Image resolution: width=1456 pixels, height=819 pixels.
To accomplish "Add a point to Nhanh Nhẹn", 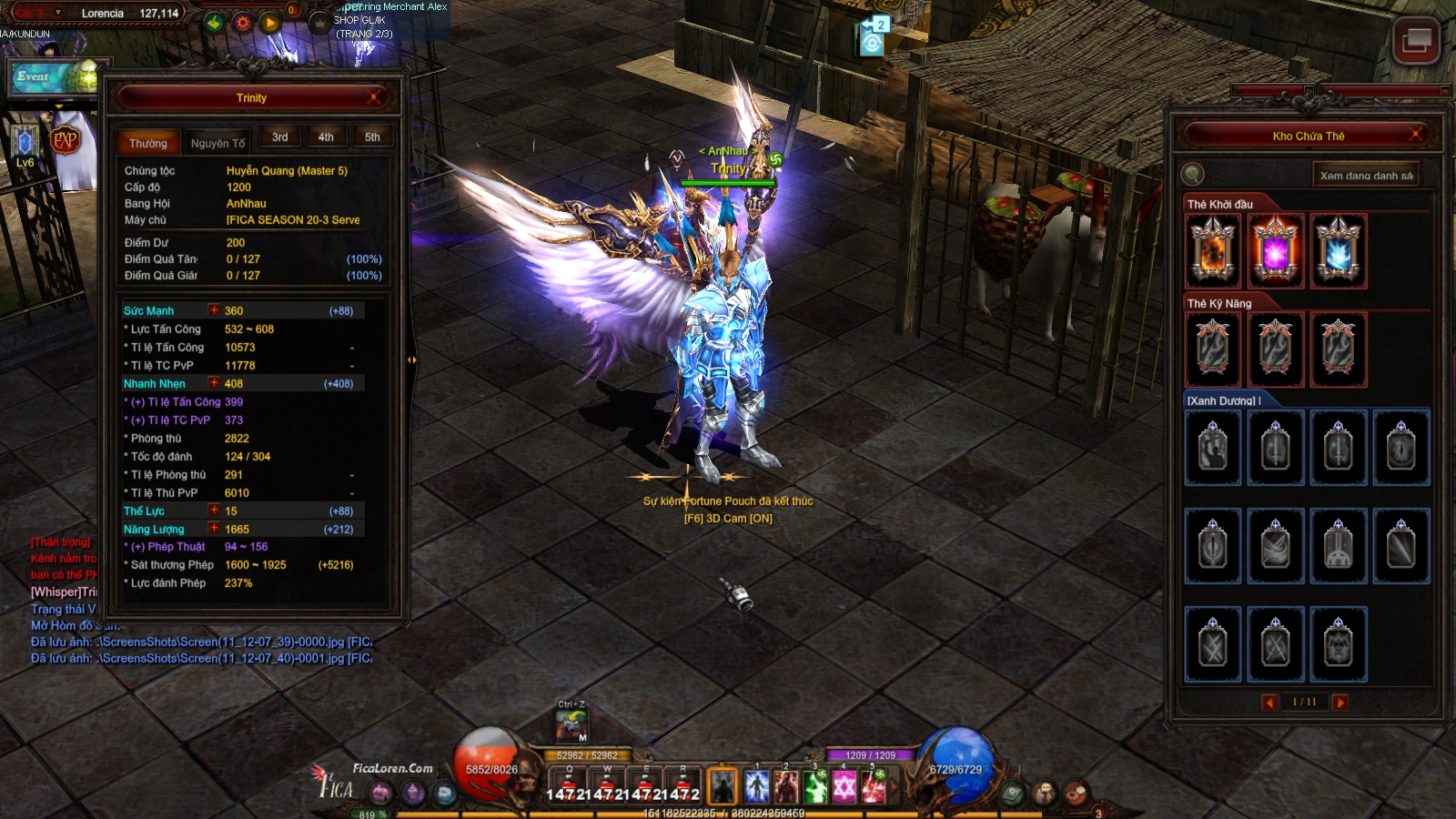I will (x=214, y=383).
